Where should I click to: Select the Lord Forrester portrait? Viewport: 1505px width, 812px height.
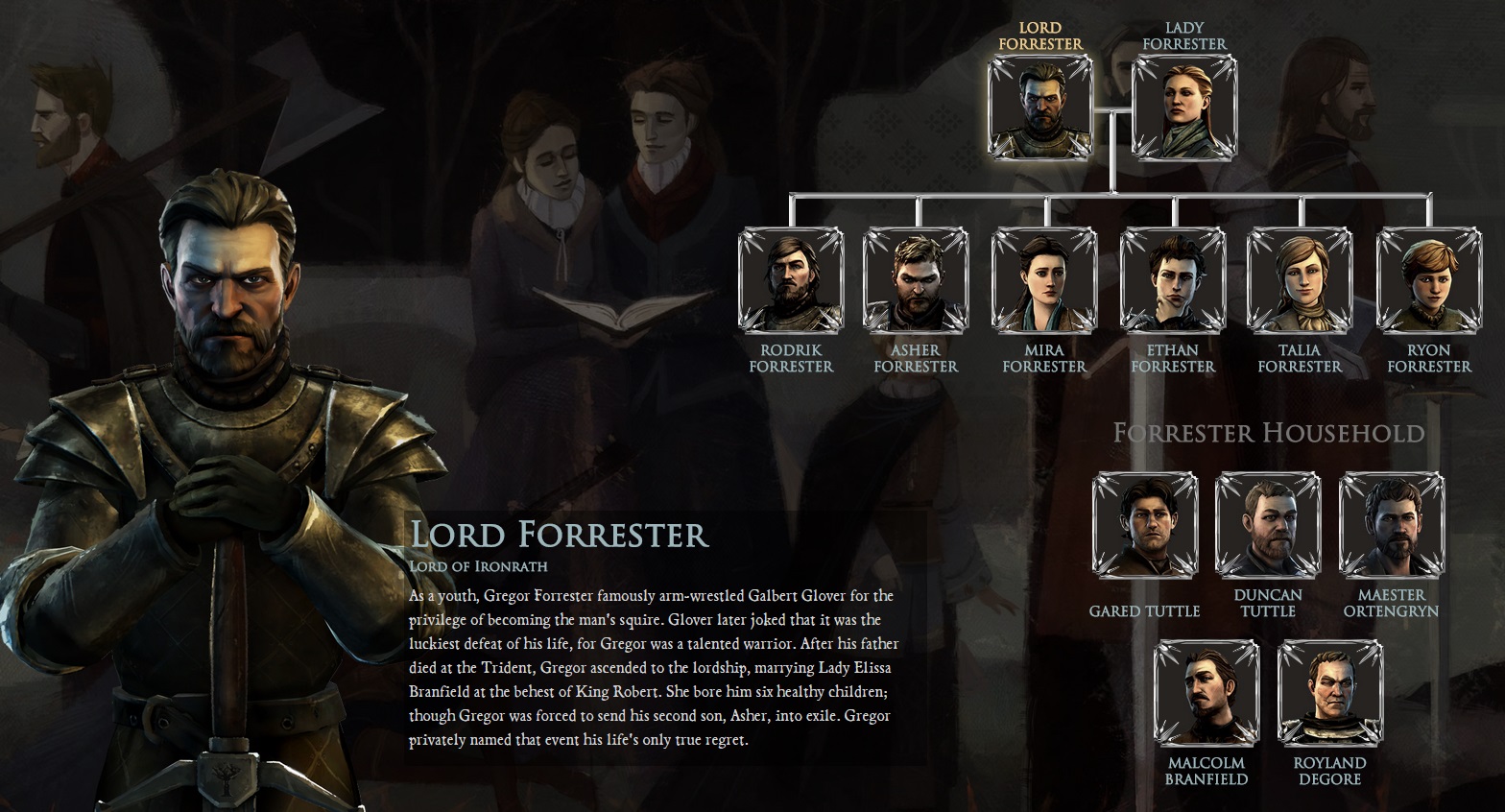pyautogui.click(x=1040, y=107)
